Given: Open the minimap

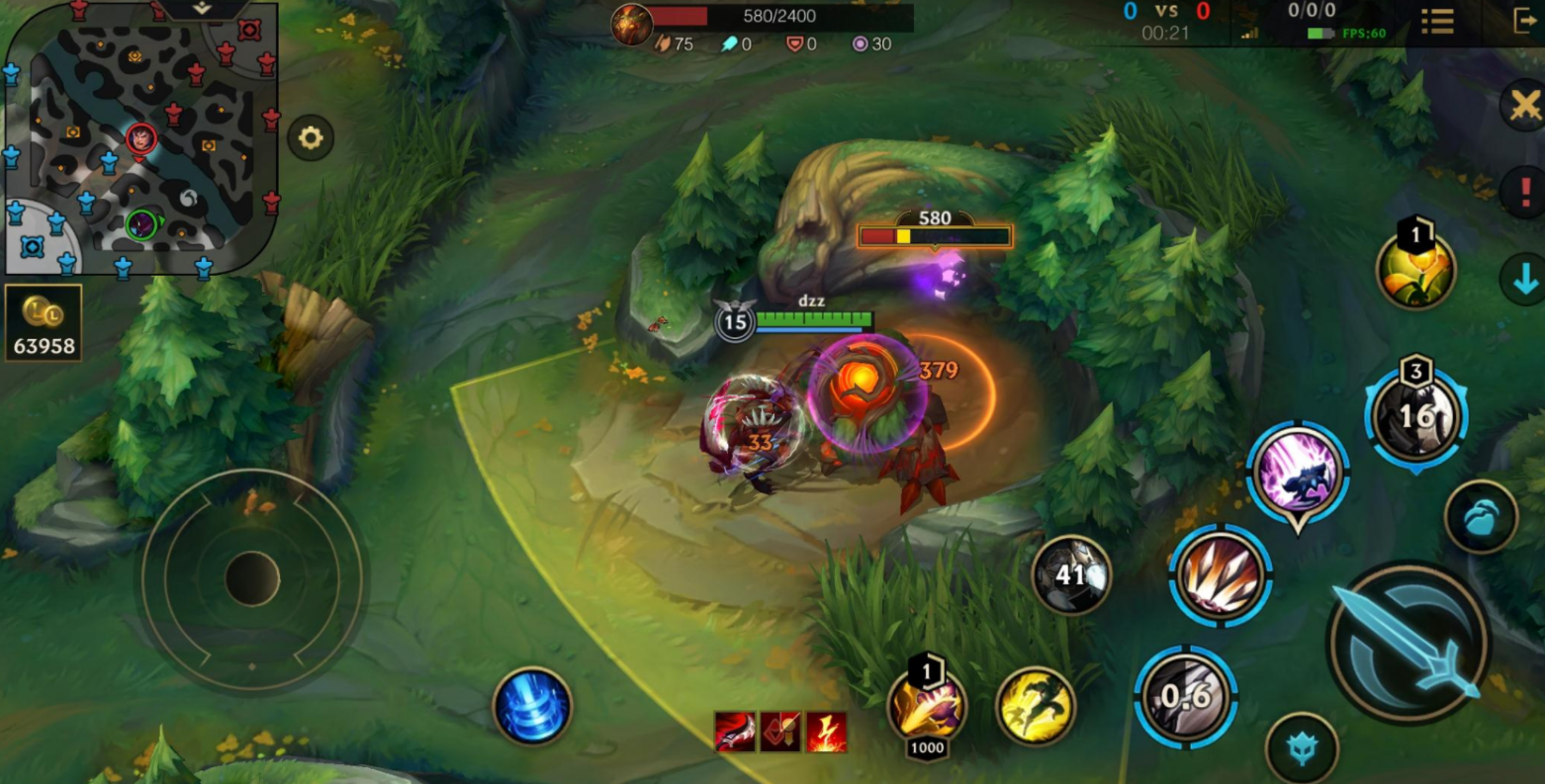Looking at the screenshot, I should point(138,138).
